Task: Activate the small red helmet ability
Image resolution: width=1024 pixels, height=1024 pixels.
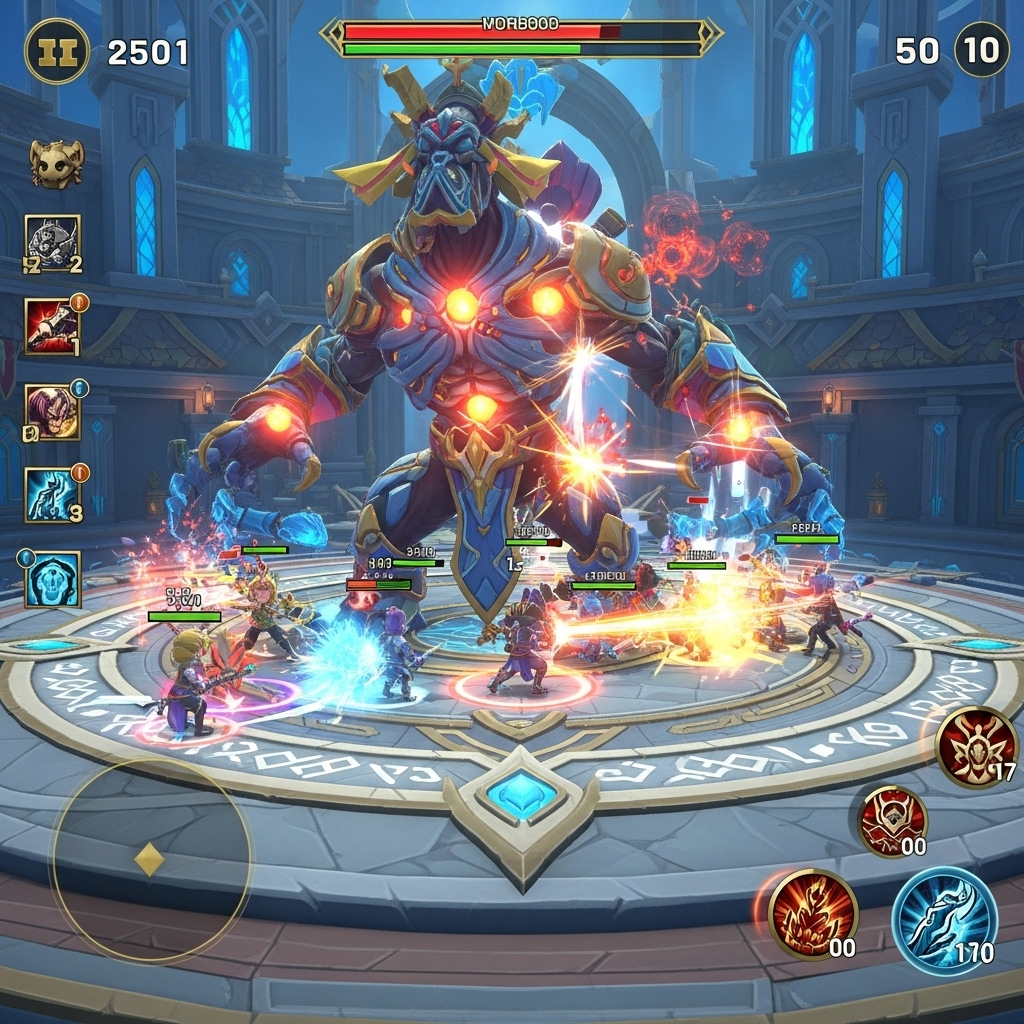Action: click(892, 820)
